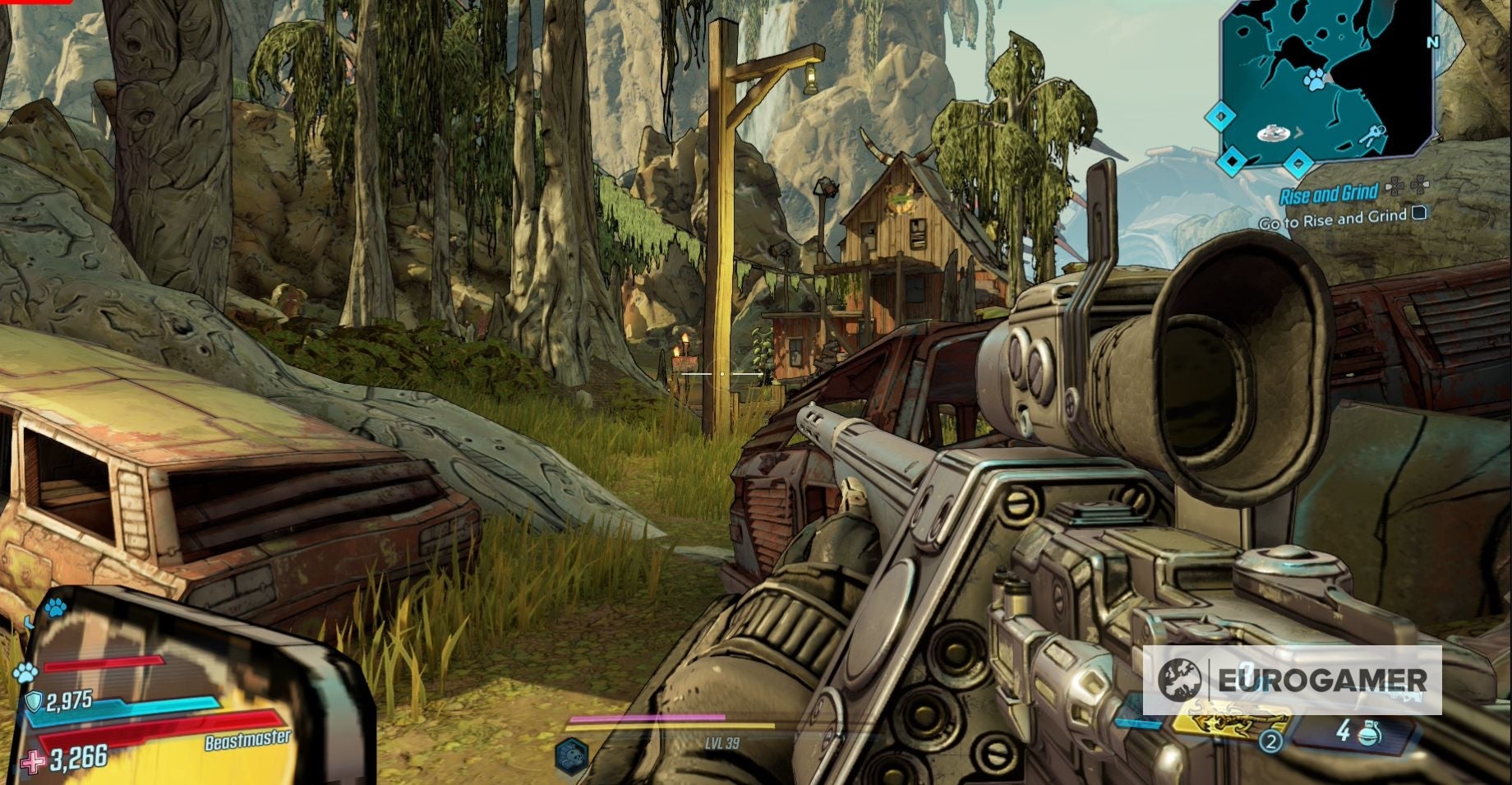Click the health cross icon beside 3,266
Image resolution: width=1512 pixels, height=785 pixels.
click(x=32, y=761)
